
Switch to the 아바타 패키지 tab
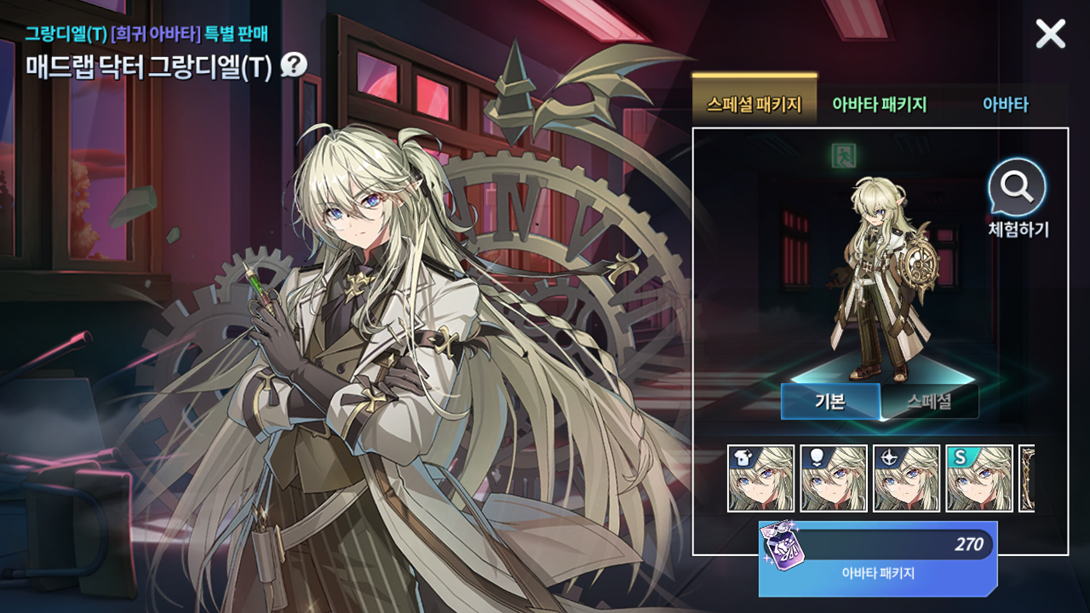click(x=879, y=104)
